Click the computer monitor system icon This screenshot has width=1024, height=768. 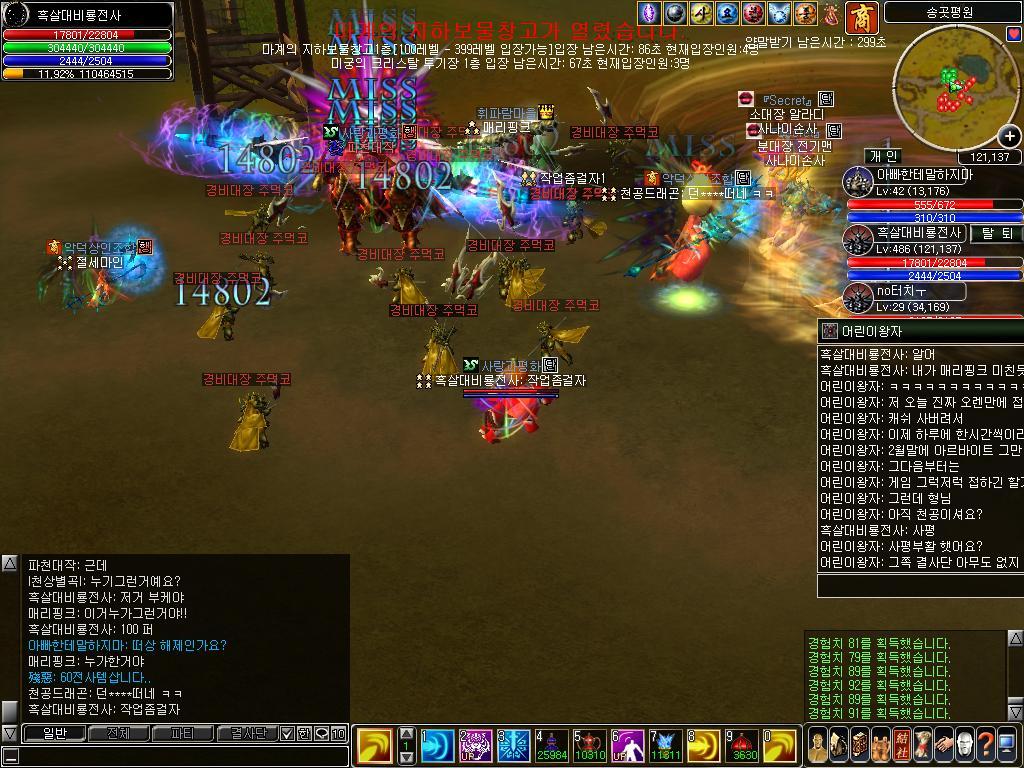point(1007,745)
